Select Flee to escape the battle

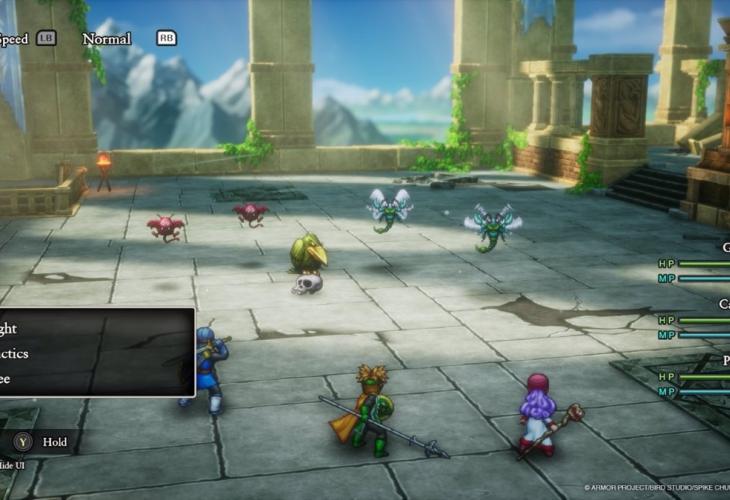point(8,379)
